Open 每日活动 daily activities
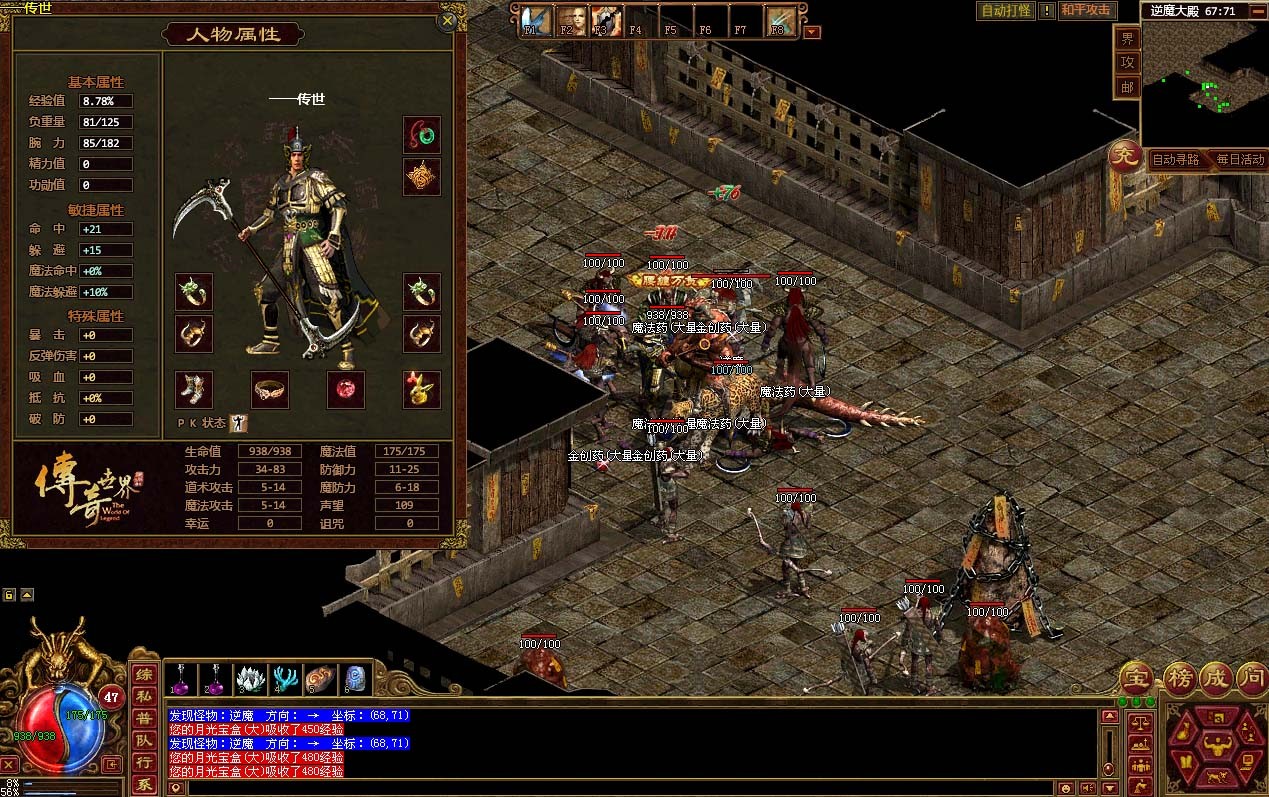The image size is (1269, 797). tap(1240, 159)
